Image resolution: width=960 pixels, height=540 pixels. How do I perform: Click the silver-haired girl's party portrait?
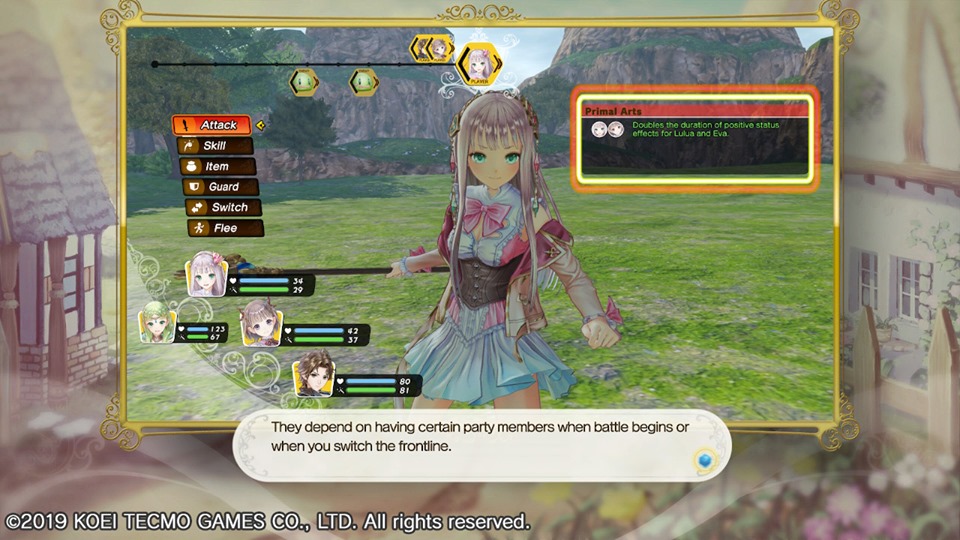click(x=207, y=274)
